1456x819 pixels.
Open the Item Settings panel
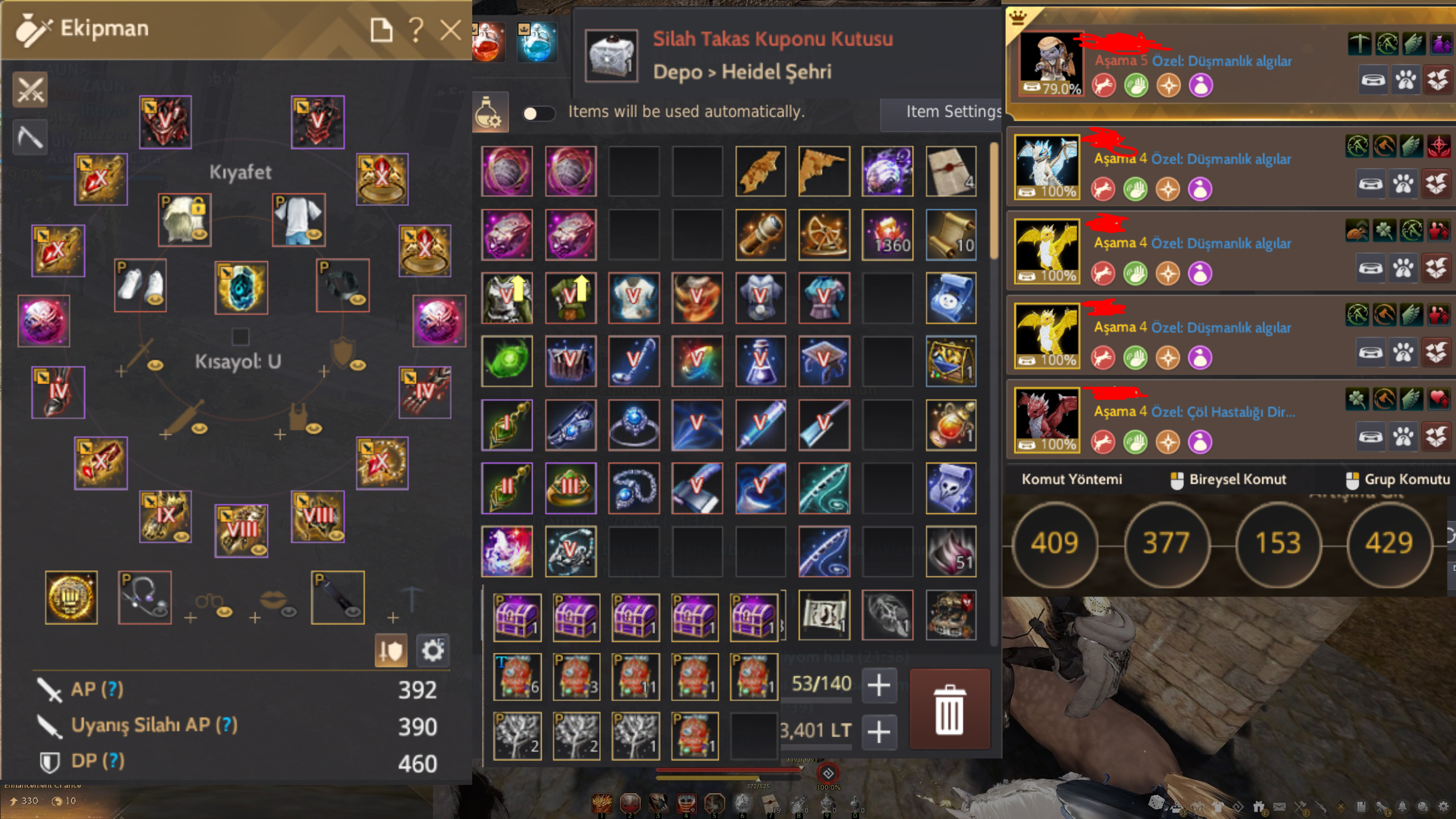pos(955,112)
